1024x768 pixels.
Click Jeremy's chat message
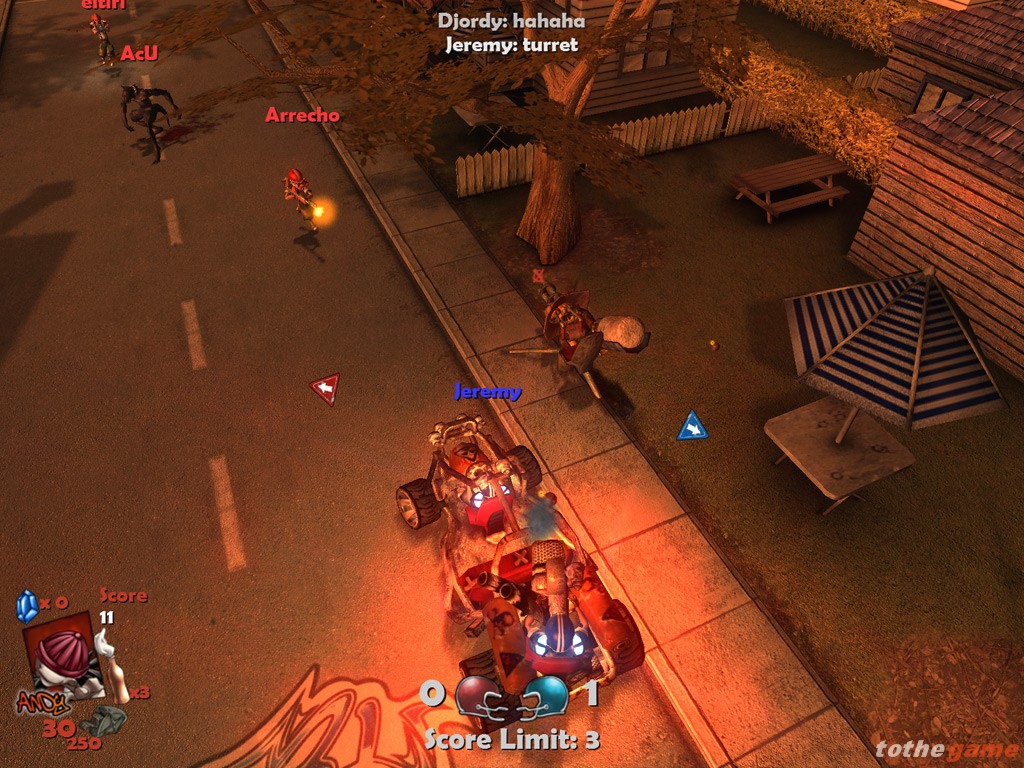[511, 45]
